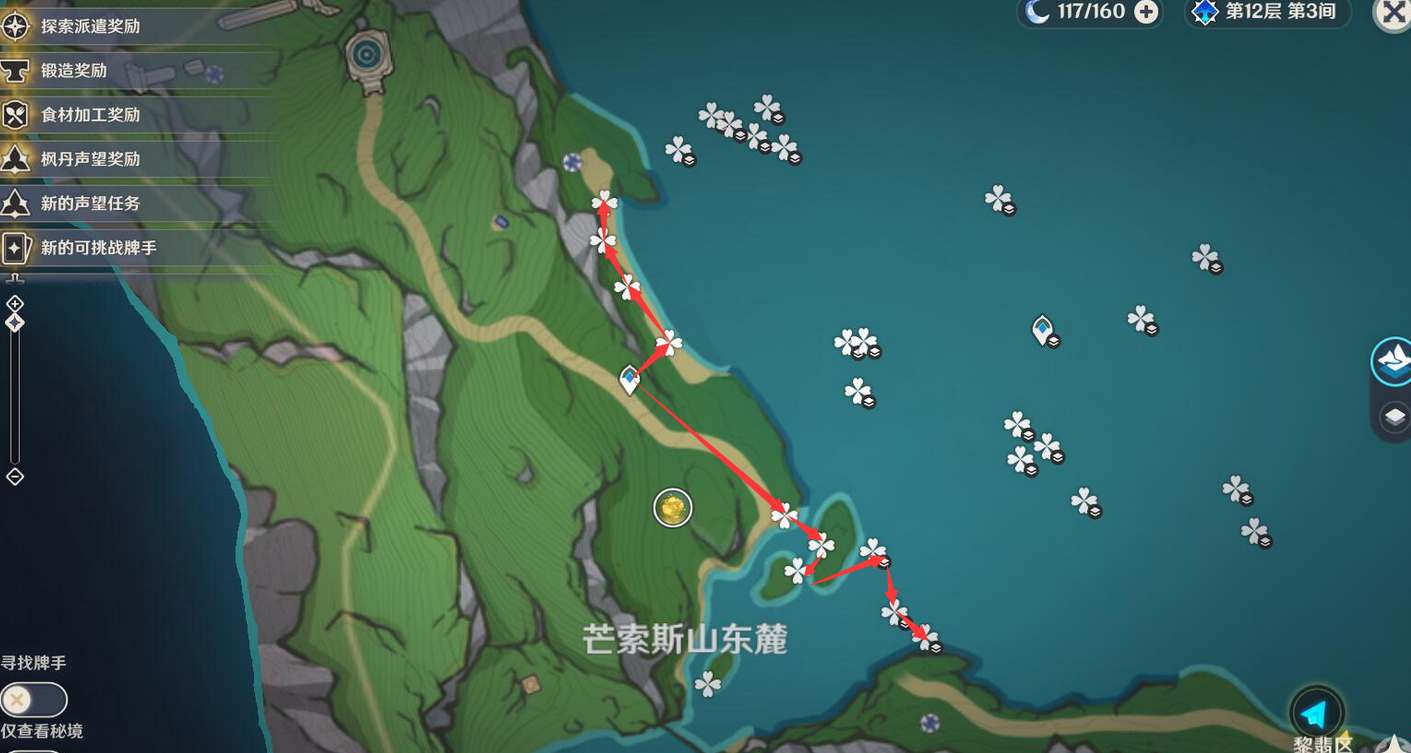
Task: Select the 新的可挑战牌手 entry
Action: [x=98, y=247]
